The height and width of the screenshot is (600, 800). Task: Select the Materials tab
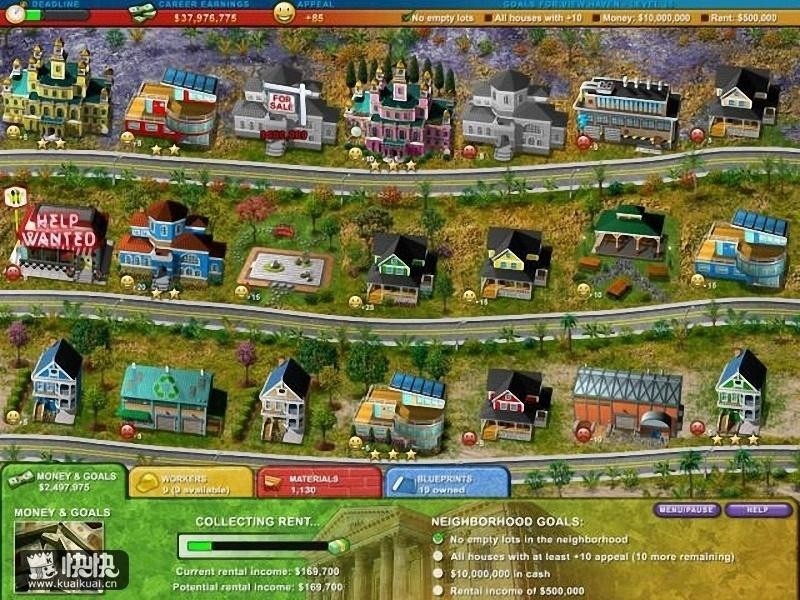[x=318, y=482]
